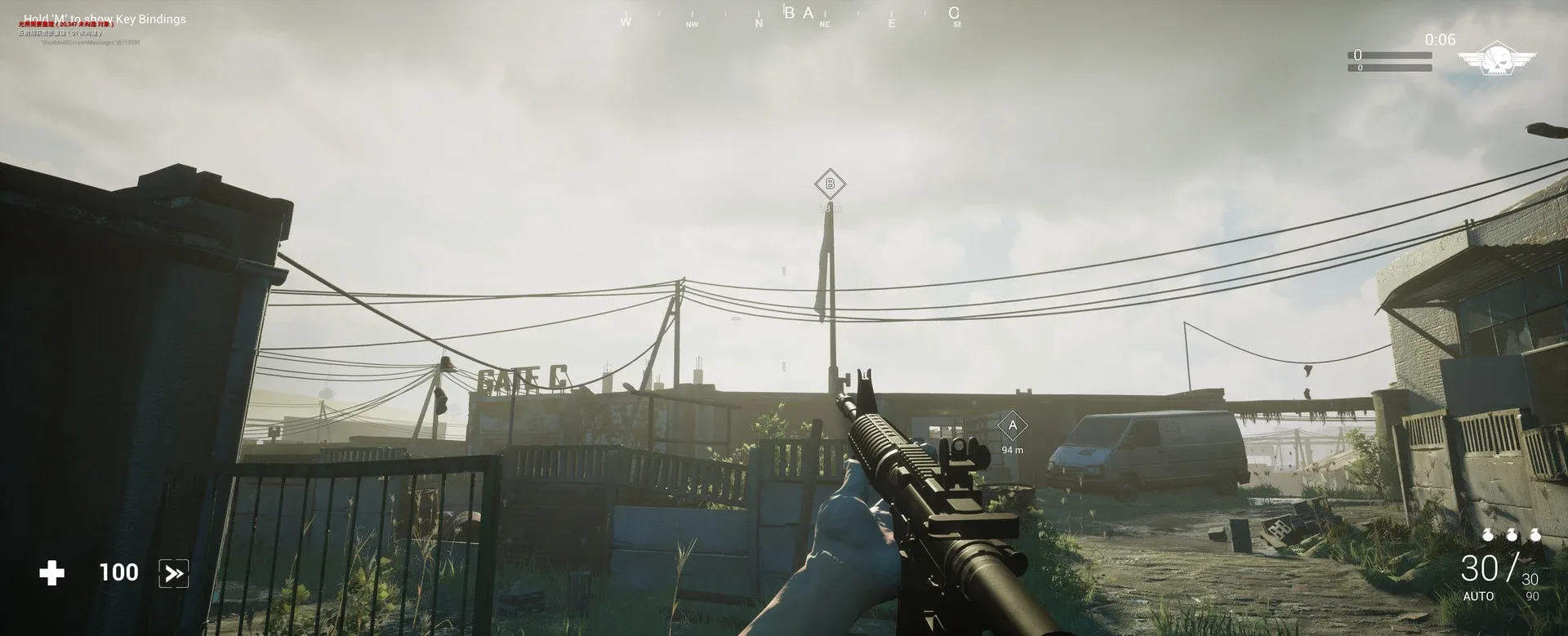The width and height of the screenshot is (1568, 636).
Task: Click the top team score bar
Action: [x=1388, y=56]
